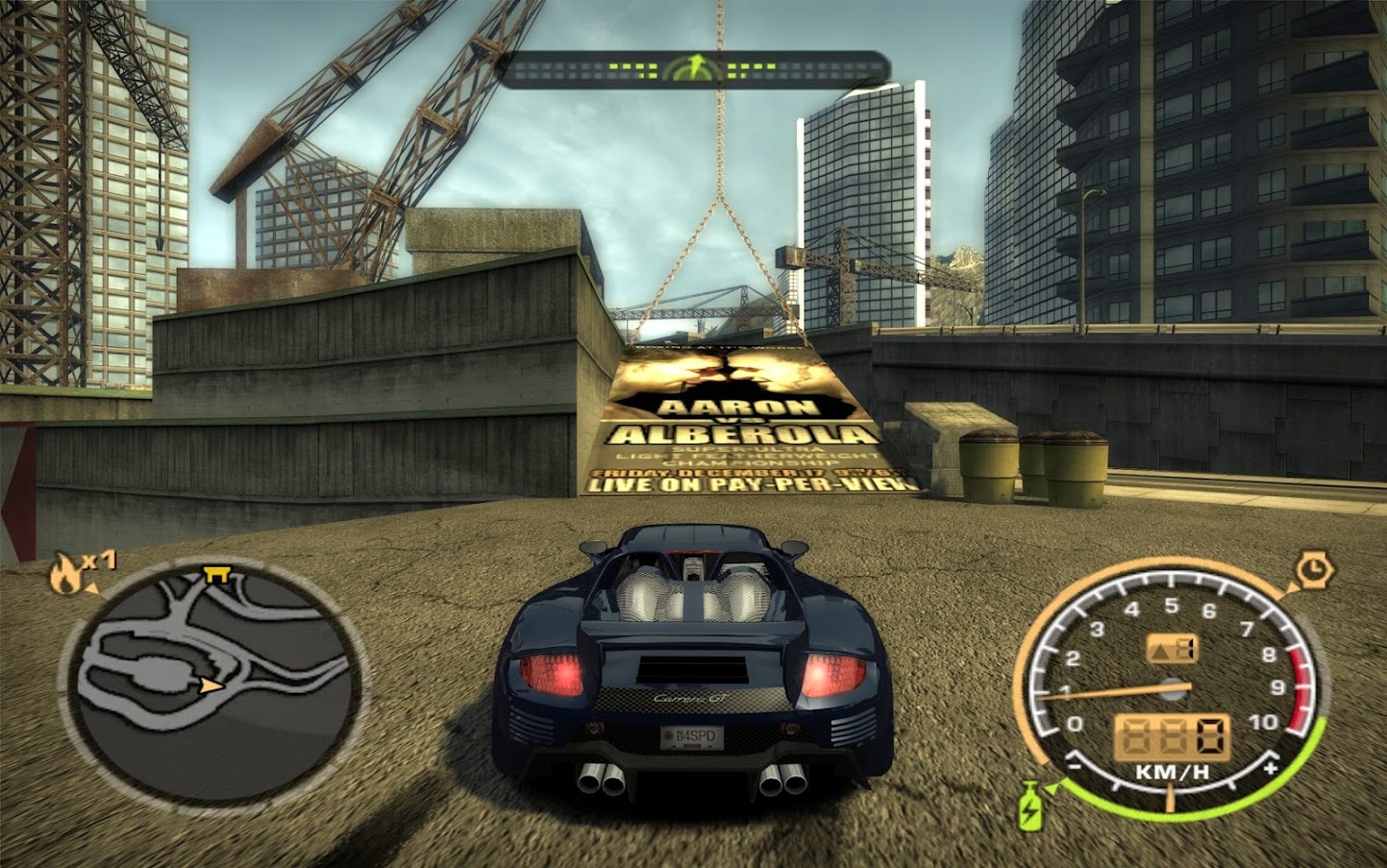Click the circular minimap
The height and width of the screenshot is (868, 1387).
point(211,684)
